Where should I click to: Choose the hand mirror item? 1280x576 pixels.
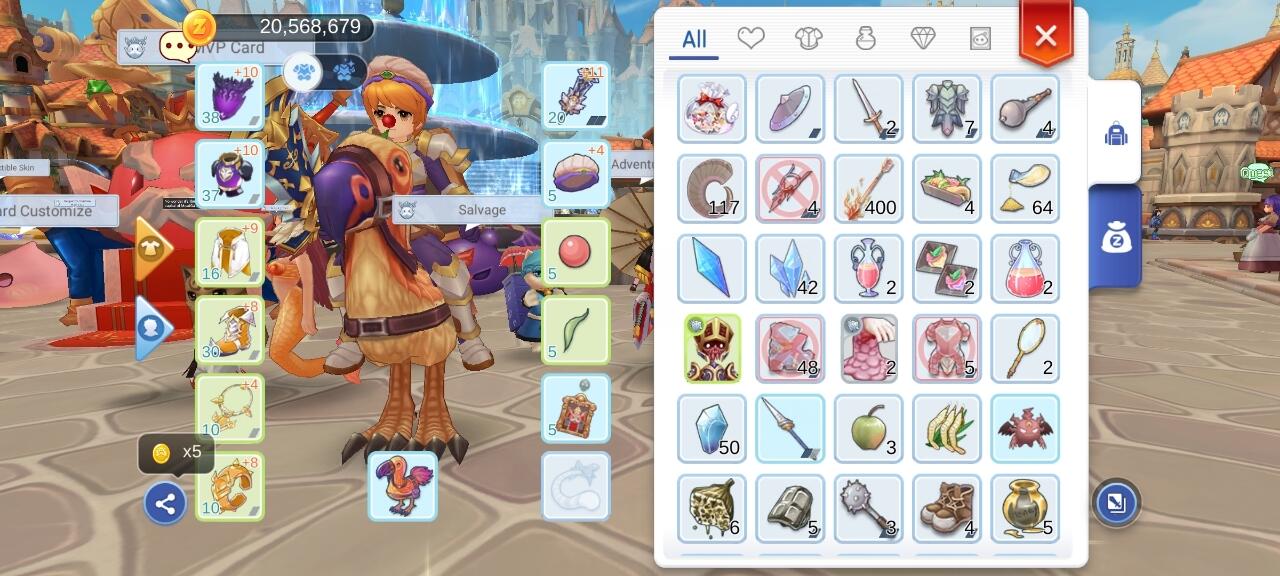pos(1025,348)
